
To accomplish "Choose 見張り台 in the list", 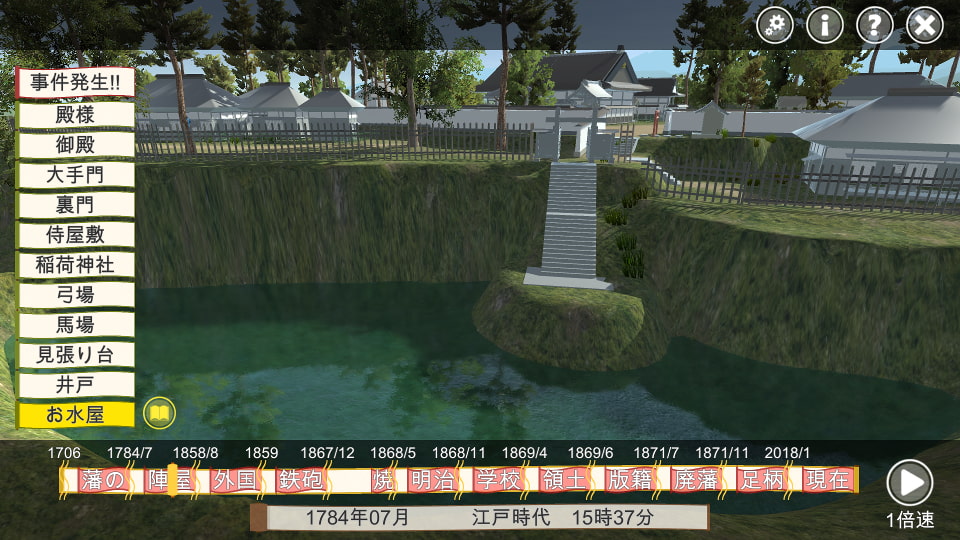I will pos(75,354).
